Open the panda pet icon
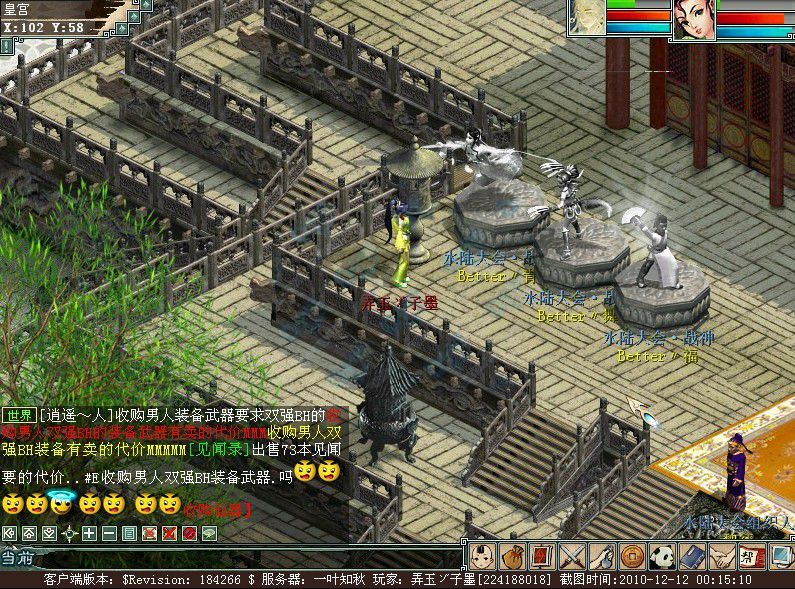795x589 pixels. [x=660, y=556]
